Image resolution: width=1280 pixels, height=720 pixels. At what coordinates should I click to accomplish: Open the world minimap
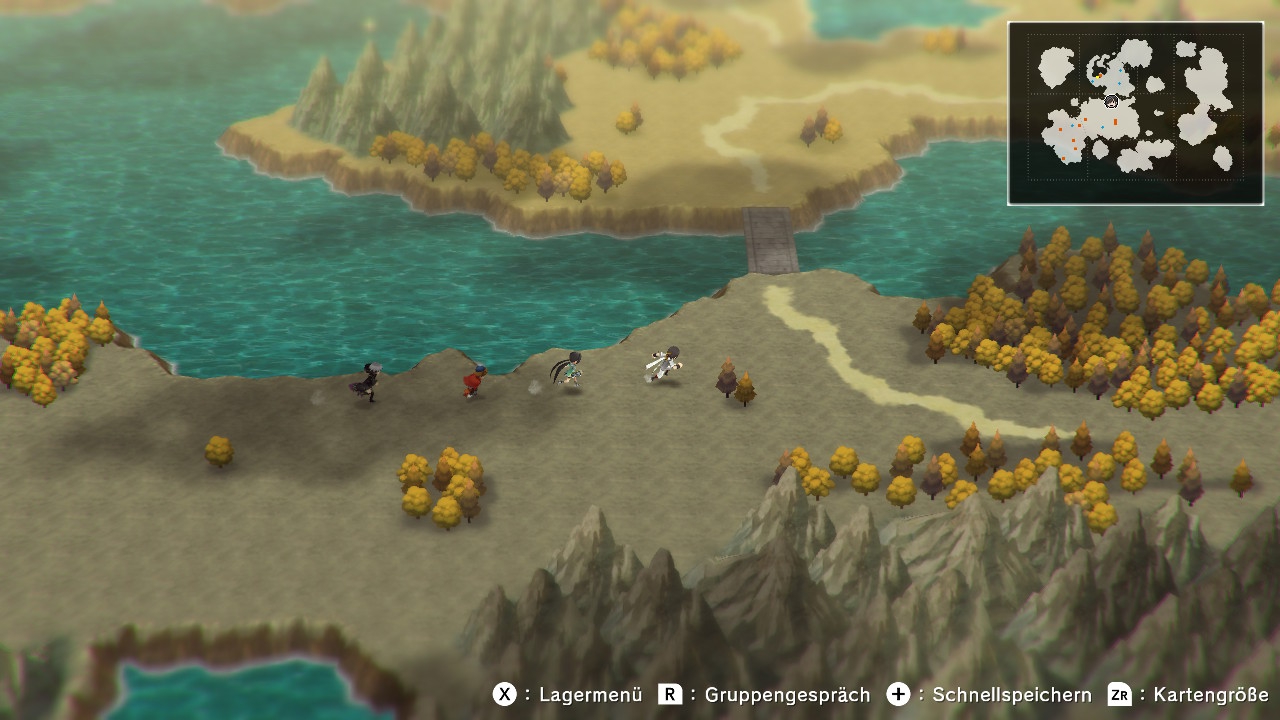point(1135,113)
